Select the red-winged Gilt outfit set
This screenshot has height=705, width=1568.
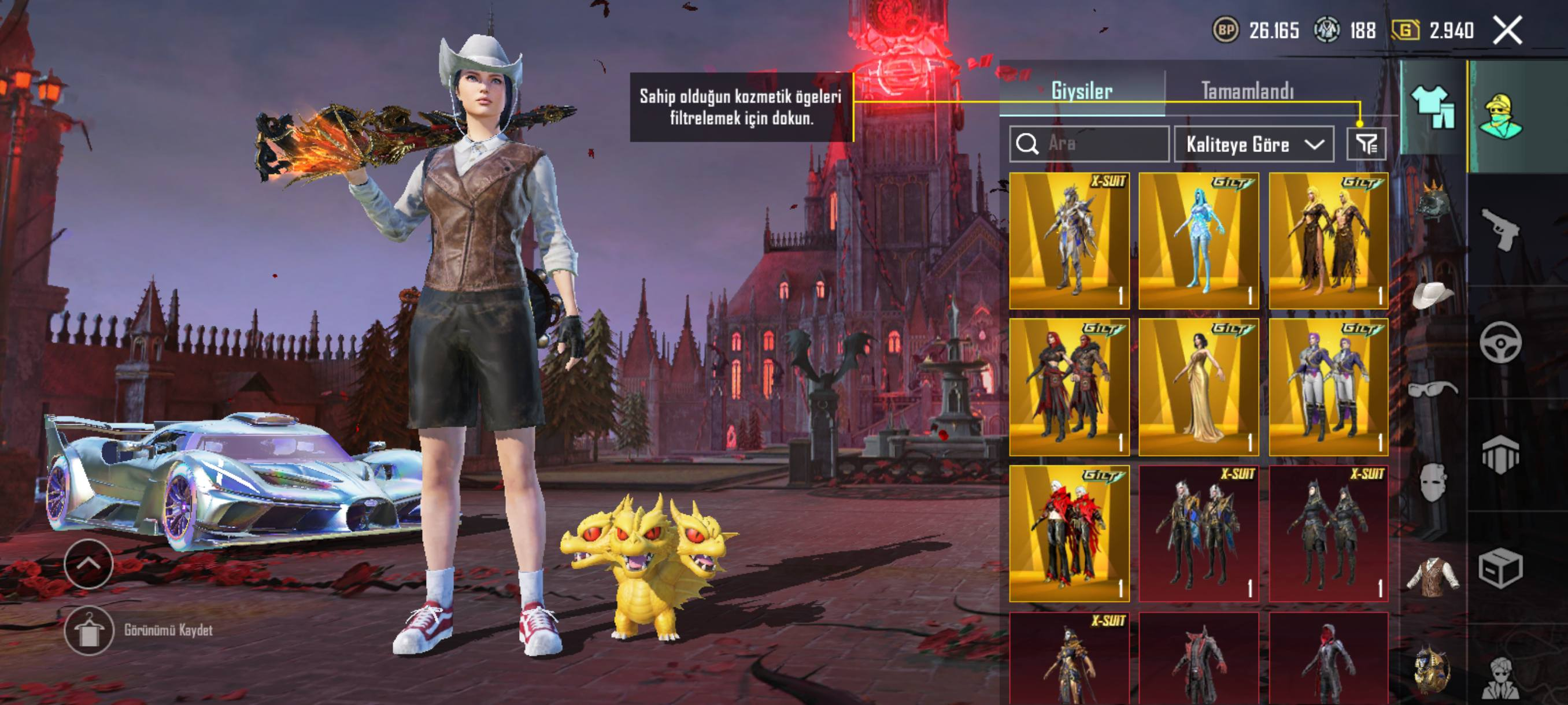1069,534
